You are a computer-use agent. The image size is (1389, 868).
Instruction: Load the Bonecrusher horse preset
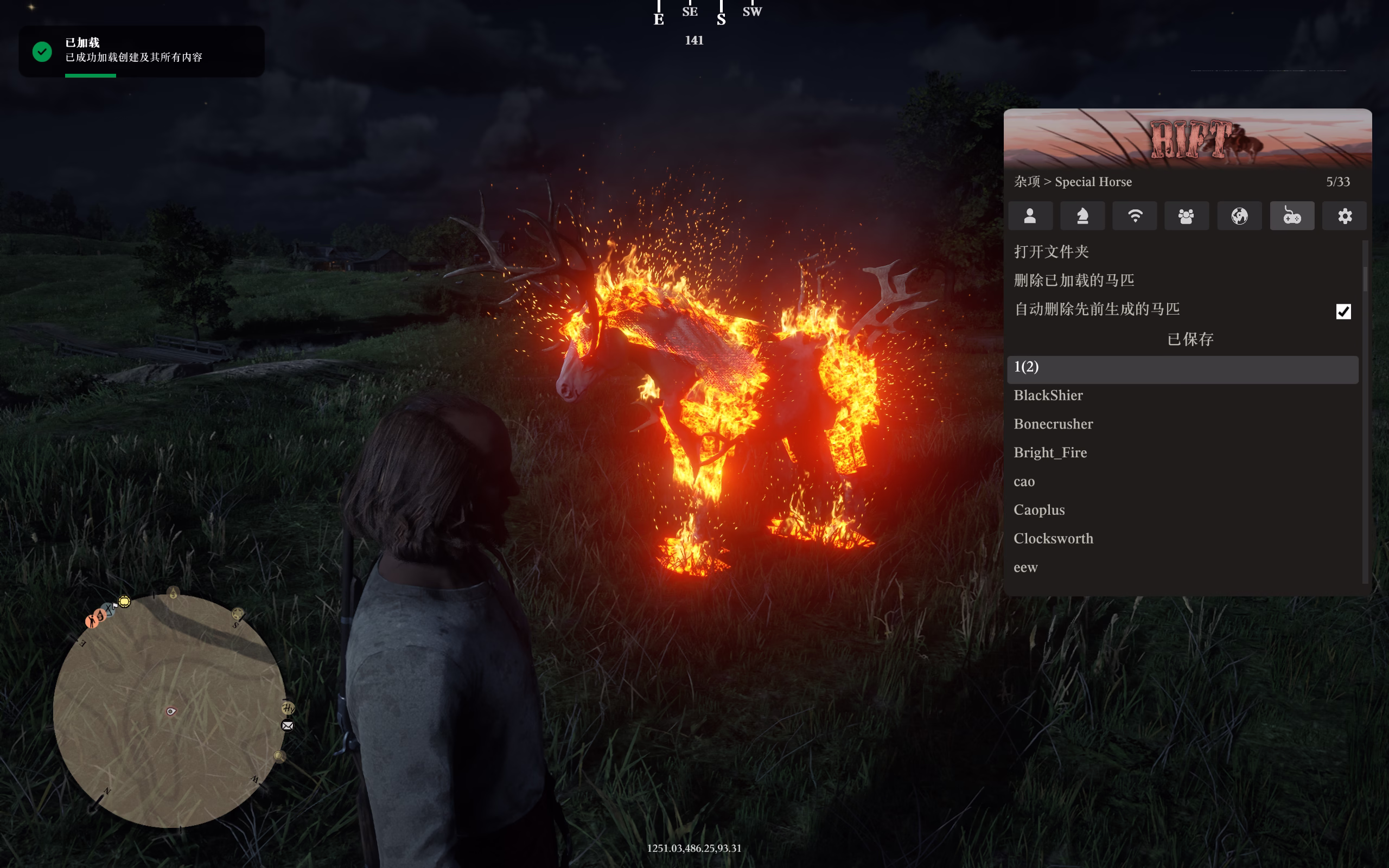[x=1053, y=424]
